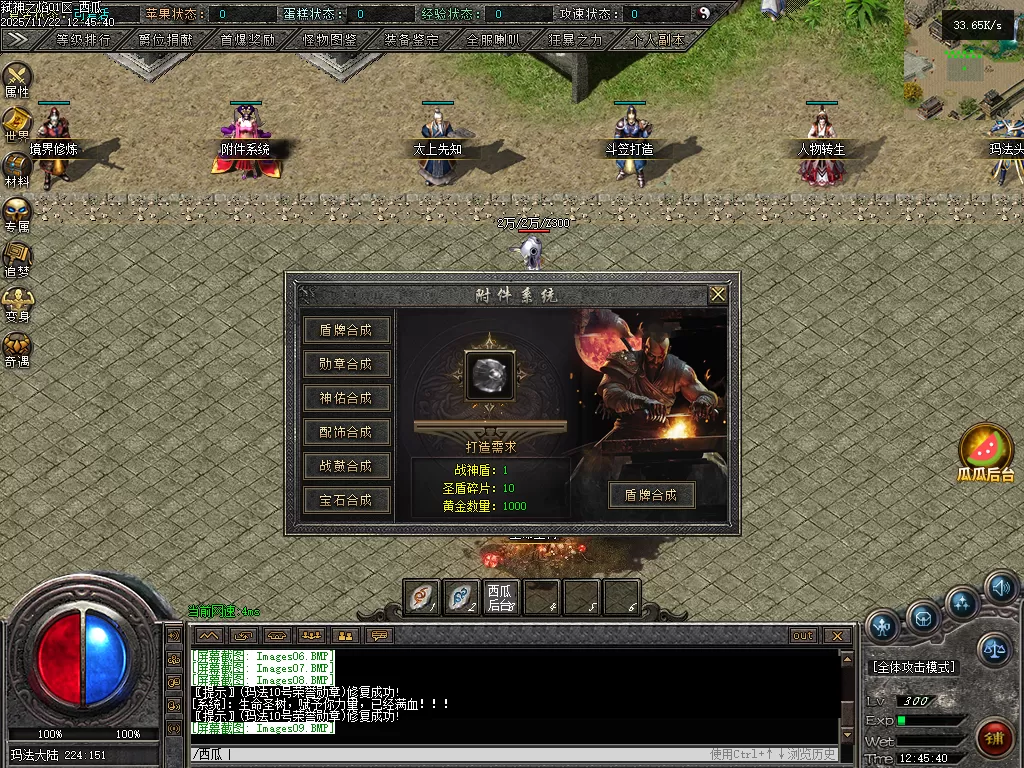Select 盾牌合成 in the left list
1024x768 pixels.
(x=346, y=330)
